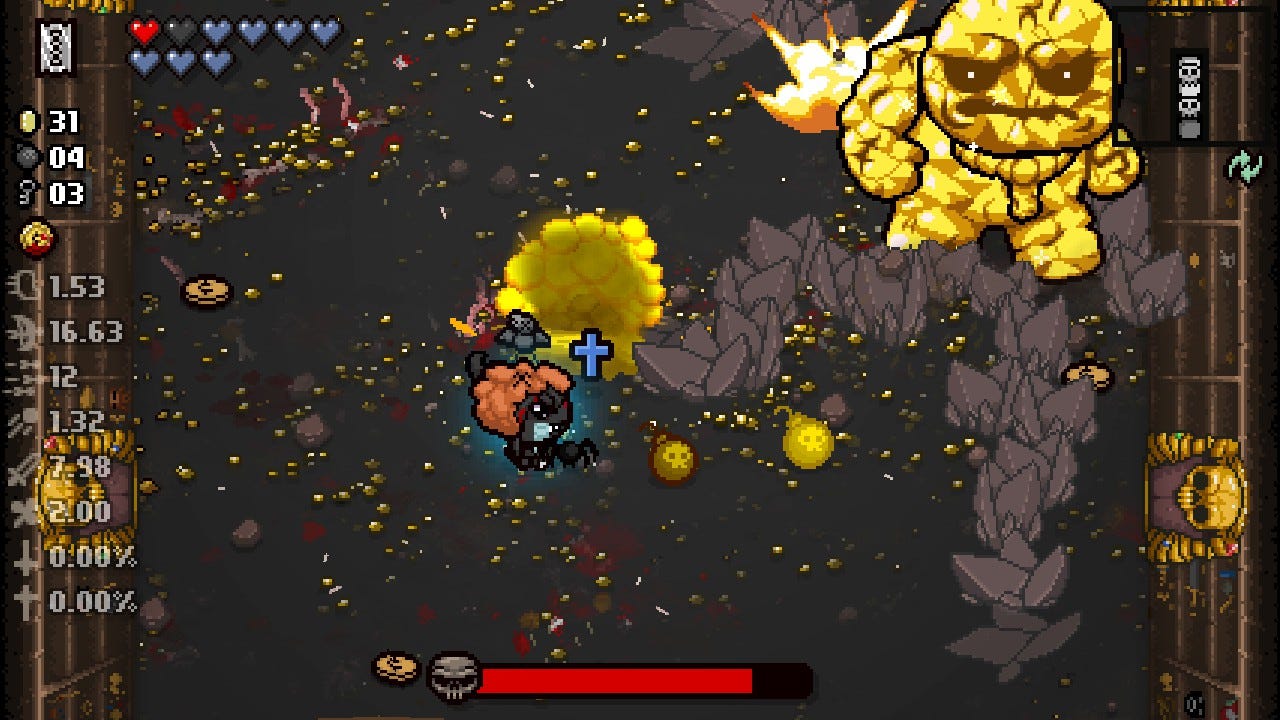
Task: Activate the white card item in the active slot
Action: [56, 46]
